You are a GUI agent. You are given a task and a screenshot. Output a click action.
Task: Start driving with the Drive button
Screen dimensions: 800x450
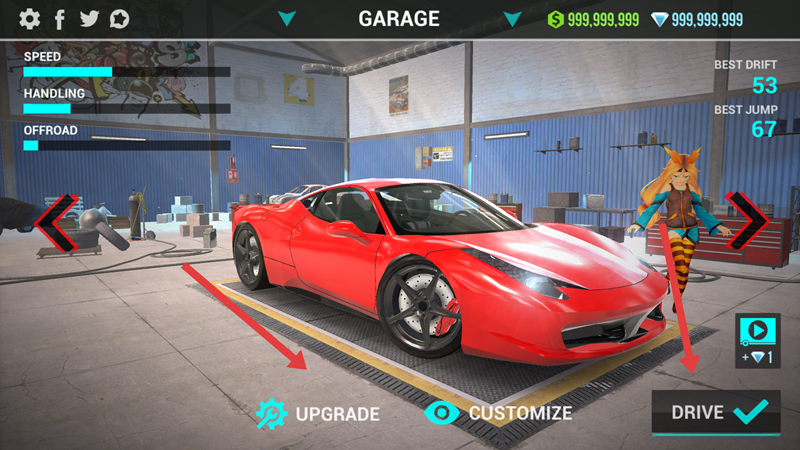click(x=715, y=412)
